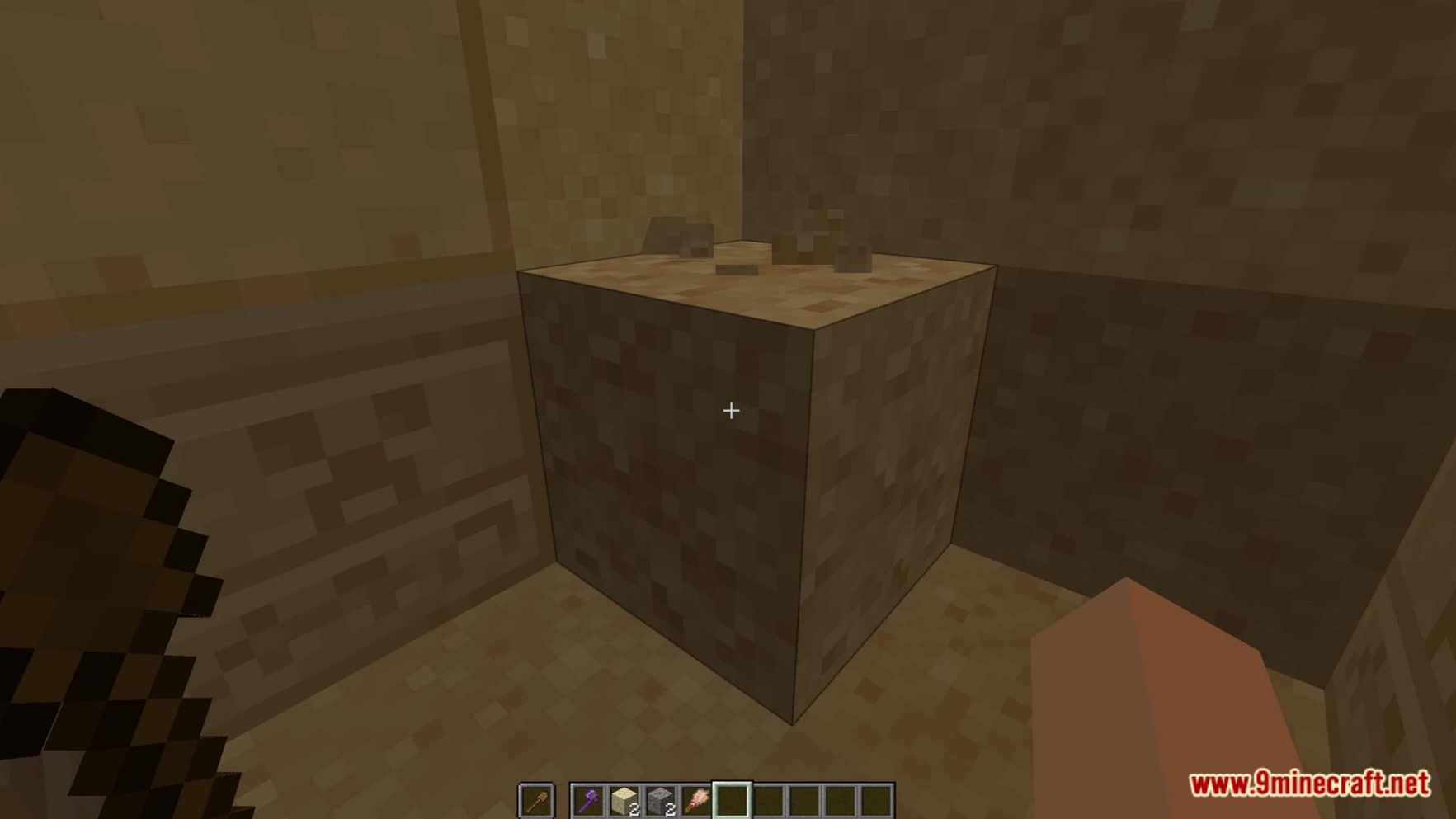Click the crosshair at screen center
The width and height of the screenshot is (1456, 819).
tap(729, 410)
